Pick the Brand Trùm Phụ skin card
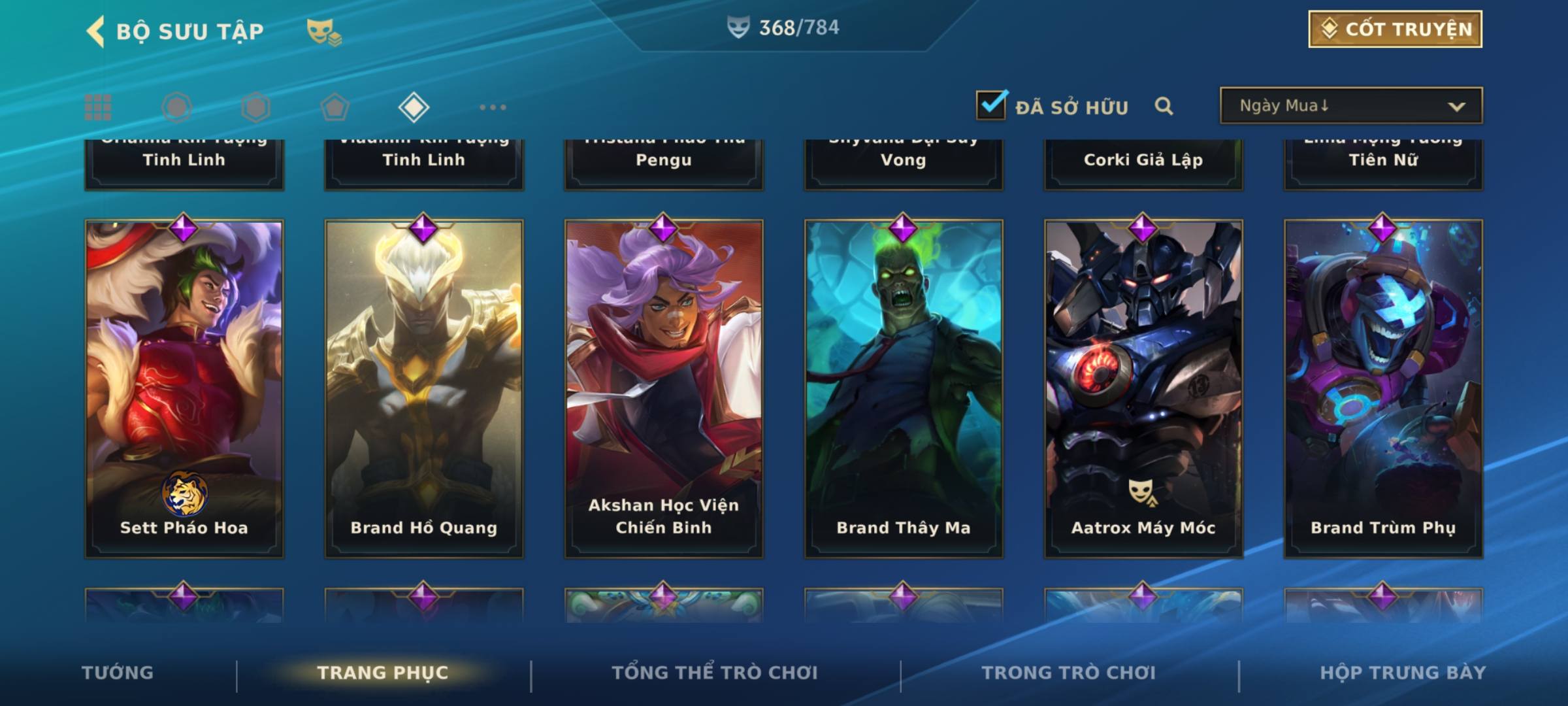This screenshot has height=706, width=1568. [x=1383, y=388]
